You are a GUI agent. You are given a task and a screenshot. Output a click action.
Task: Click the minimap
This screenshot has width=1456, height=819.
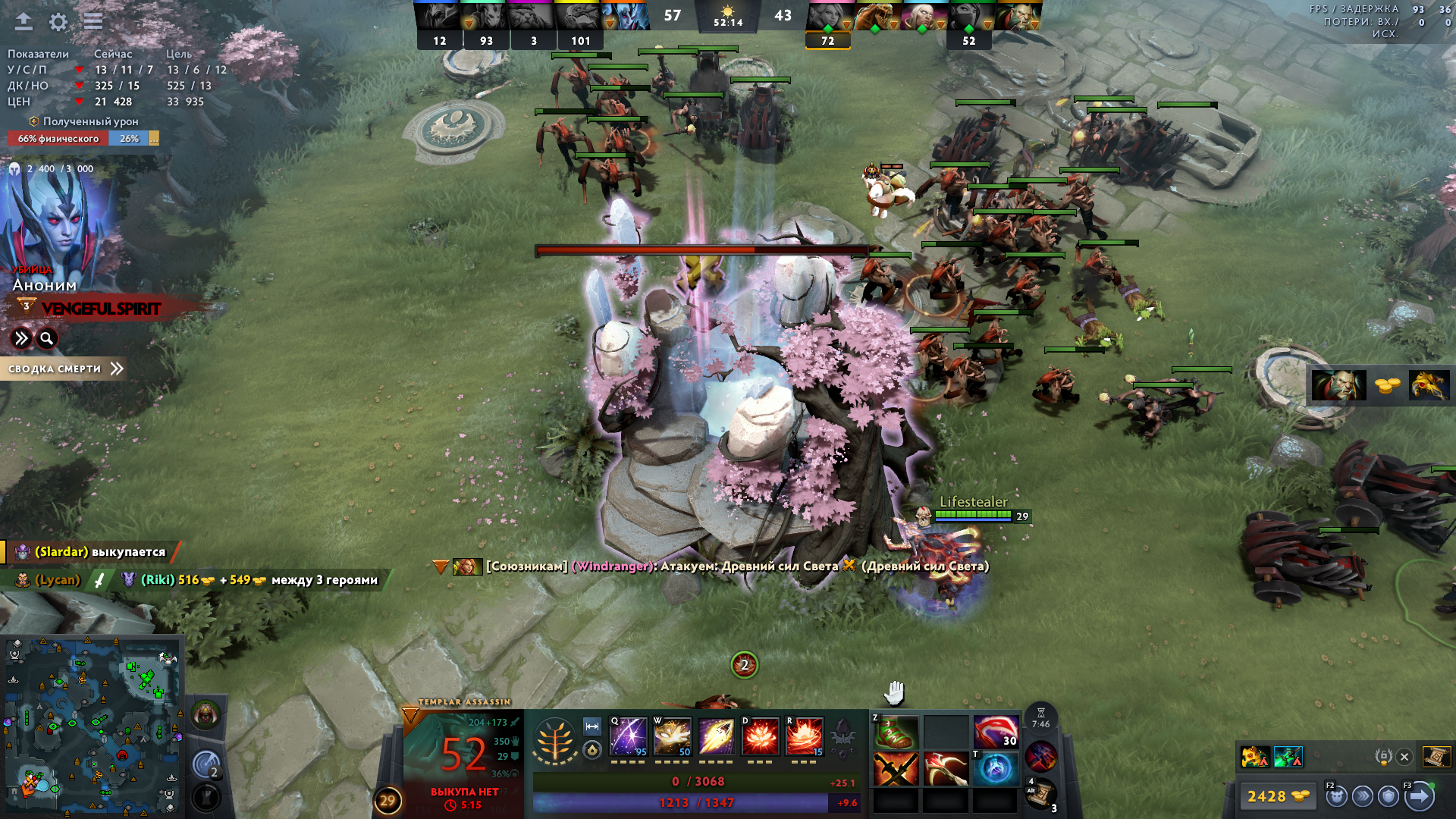(91, 726)
